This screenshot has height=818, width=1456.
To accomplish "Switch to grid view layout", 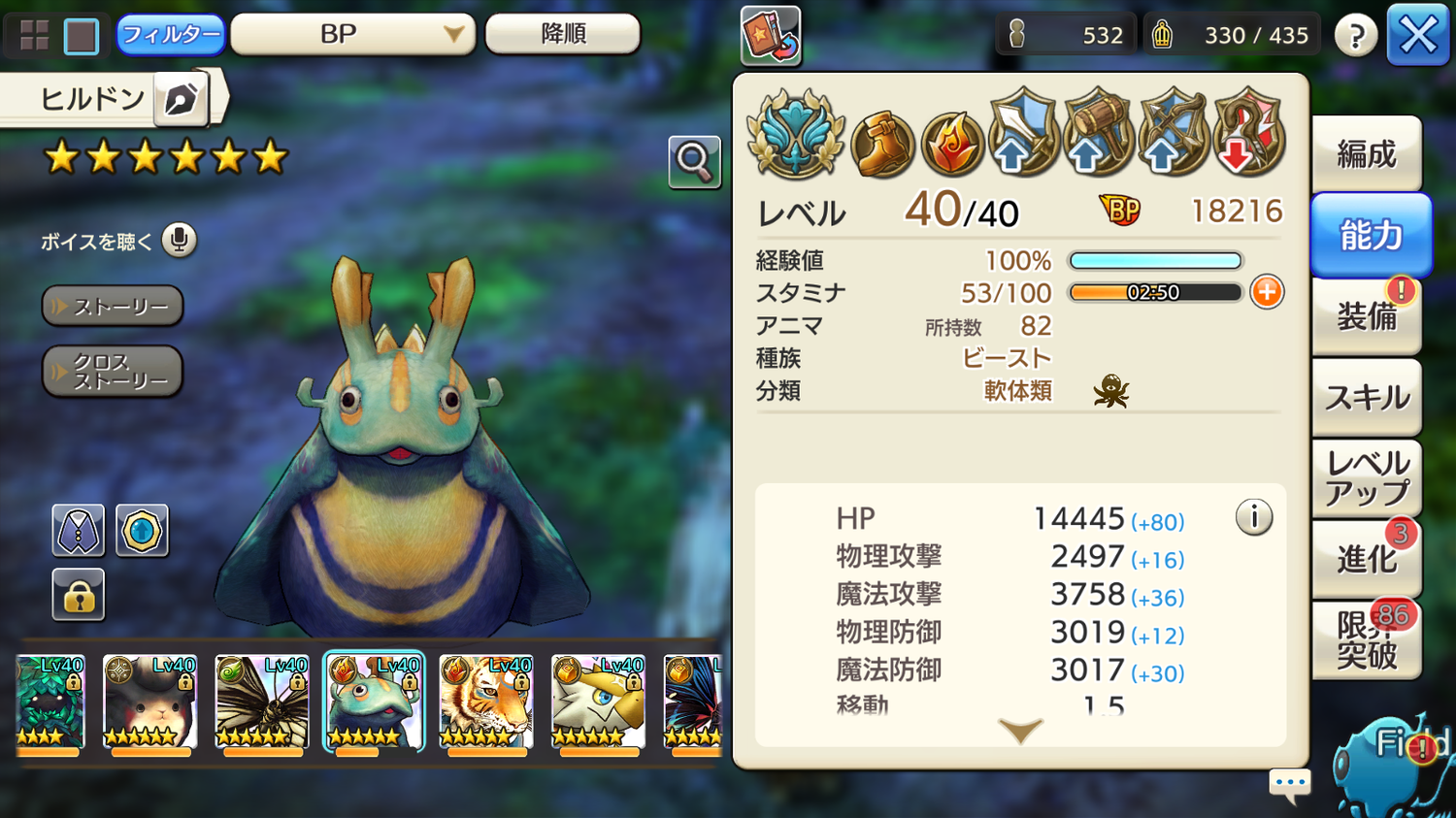I will coord(35,36).
